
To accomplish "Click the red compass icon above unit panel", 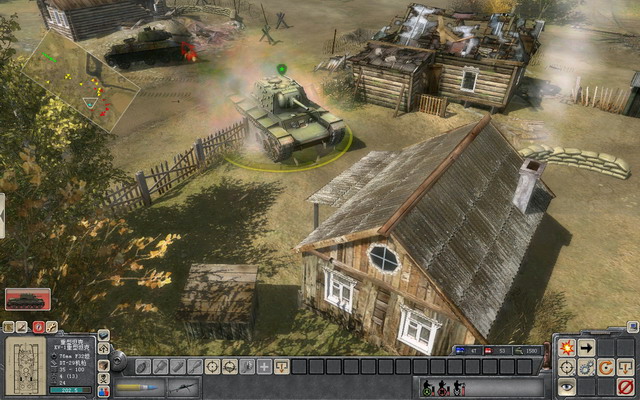I will 38,327.
